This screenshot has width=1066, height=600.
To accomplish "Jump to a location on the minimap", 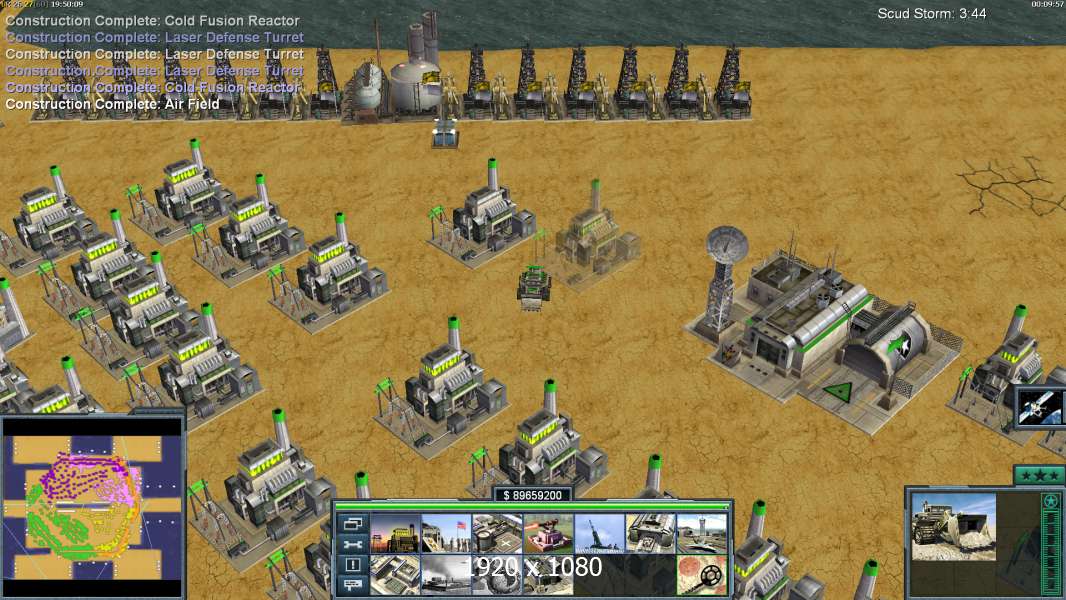I will pos(92,505).
